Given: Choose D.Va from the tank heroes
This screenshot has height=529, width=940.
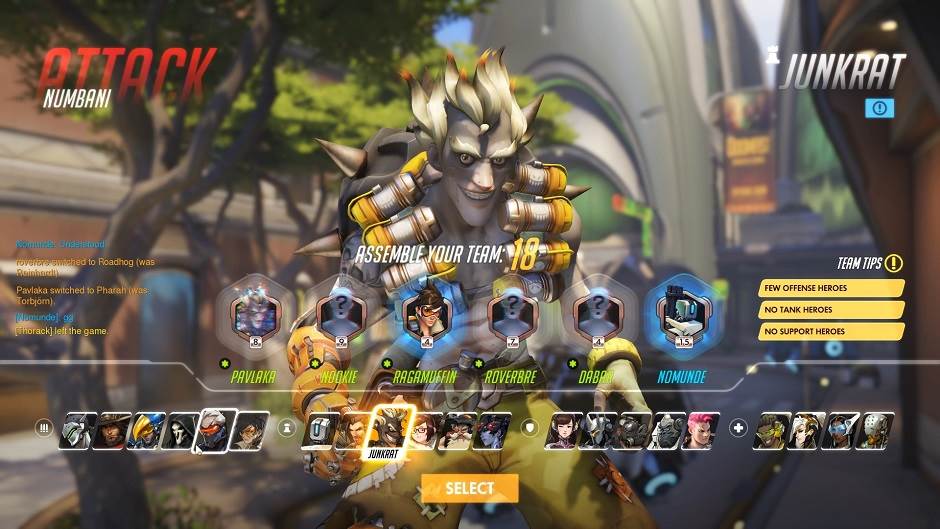Looking at the screenshot, I should coord(562,430).
